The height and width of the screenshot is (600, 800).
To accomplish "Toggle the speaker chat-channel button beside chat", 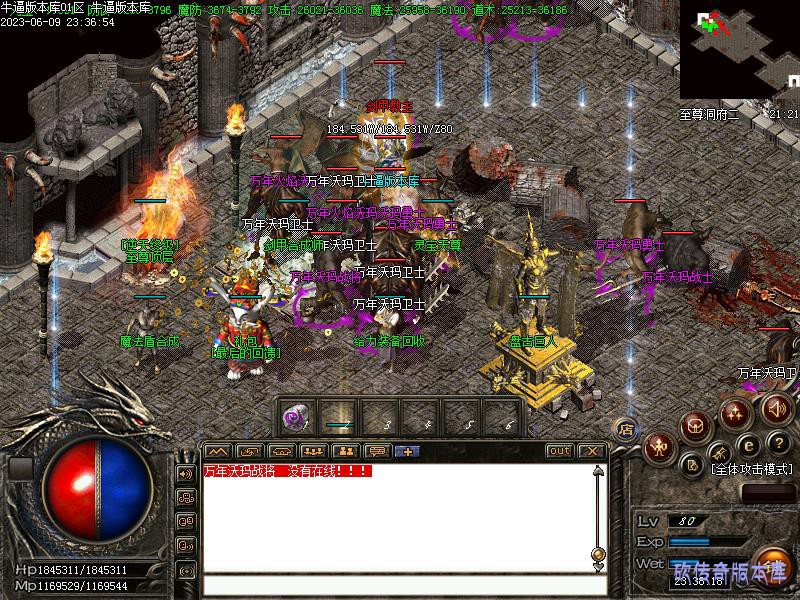I will tap(186, 473).
